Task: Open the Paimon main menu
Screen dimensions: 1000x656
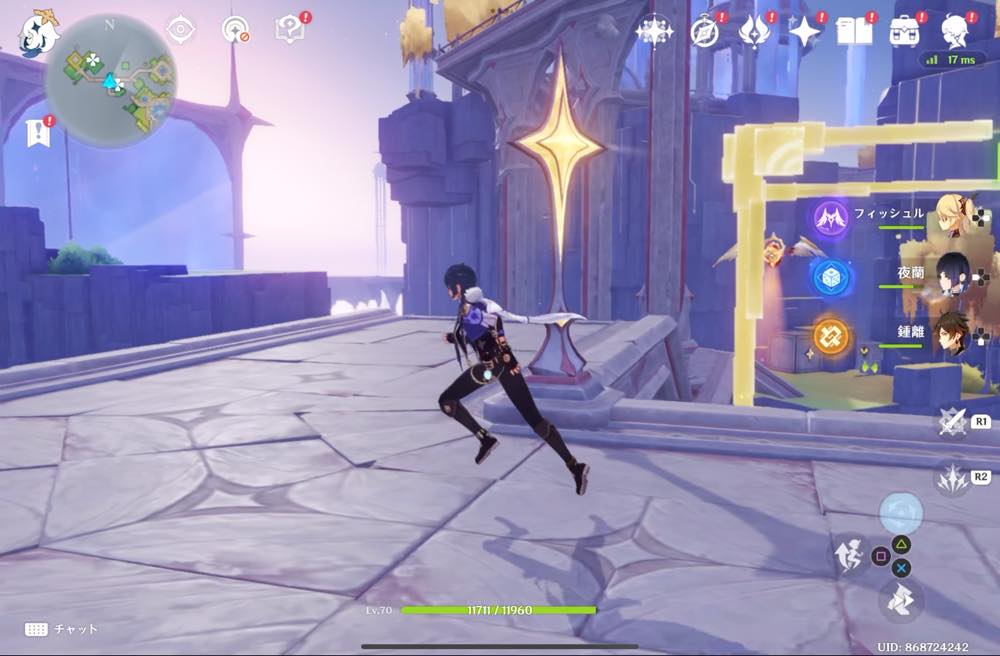Action: tap(38, 33)
